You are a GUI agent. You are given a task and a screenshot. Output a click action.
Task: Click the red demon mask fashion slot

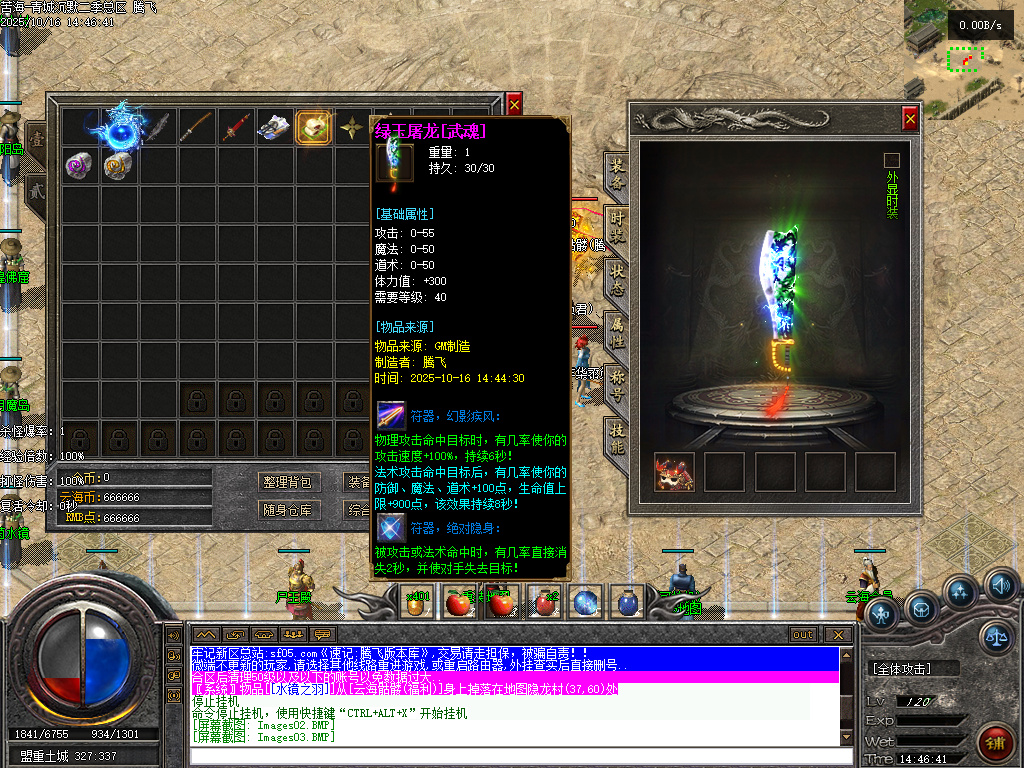pos(674,472)
